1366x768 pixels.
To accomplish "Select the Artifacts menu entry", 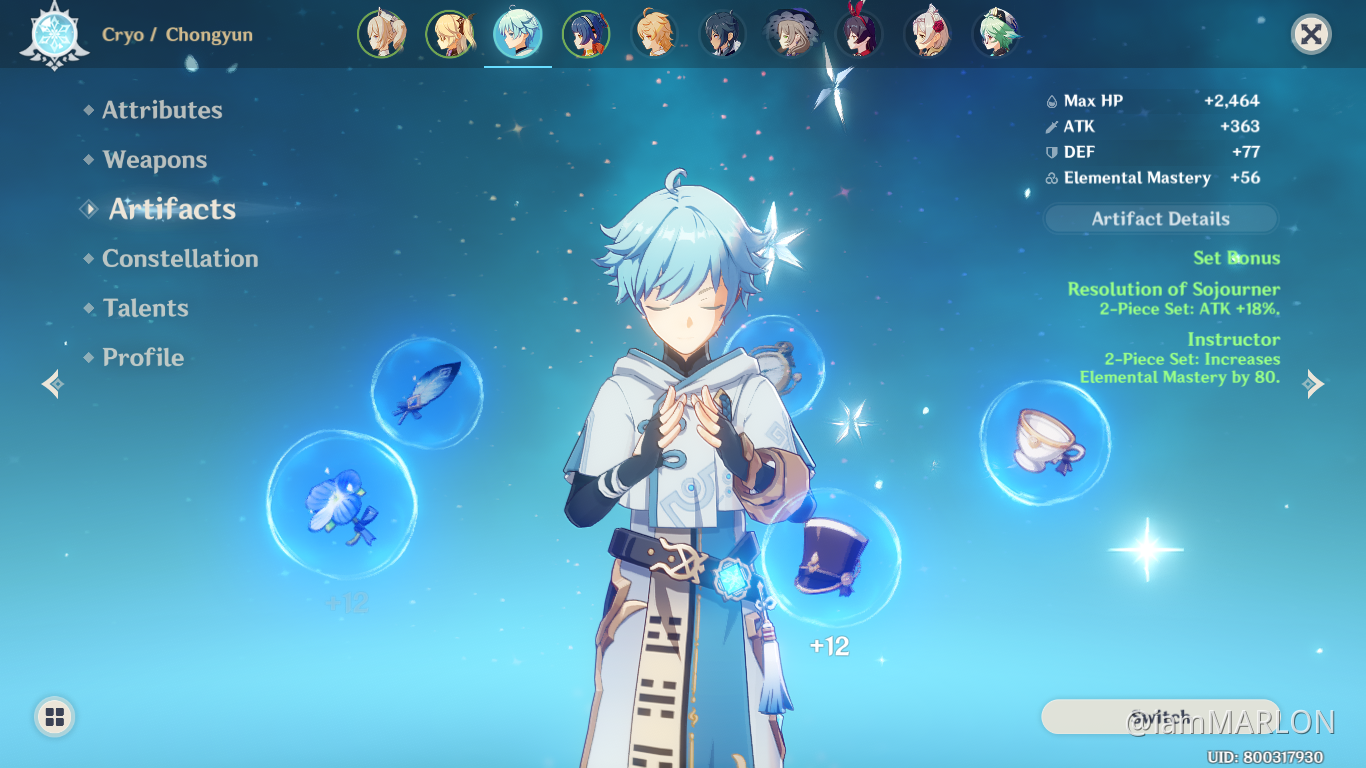I will [172, 209].
